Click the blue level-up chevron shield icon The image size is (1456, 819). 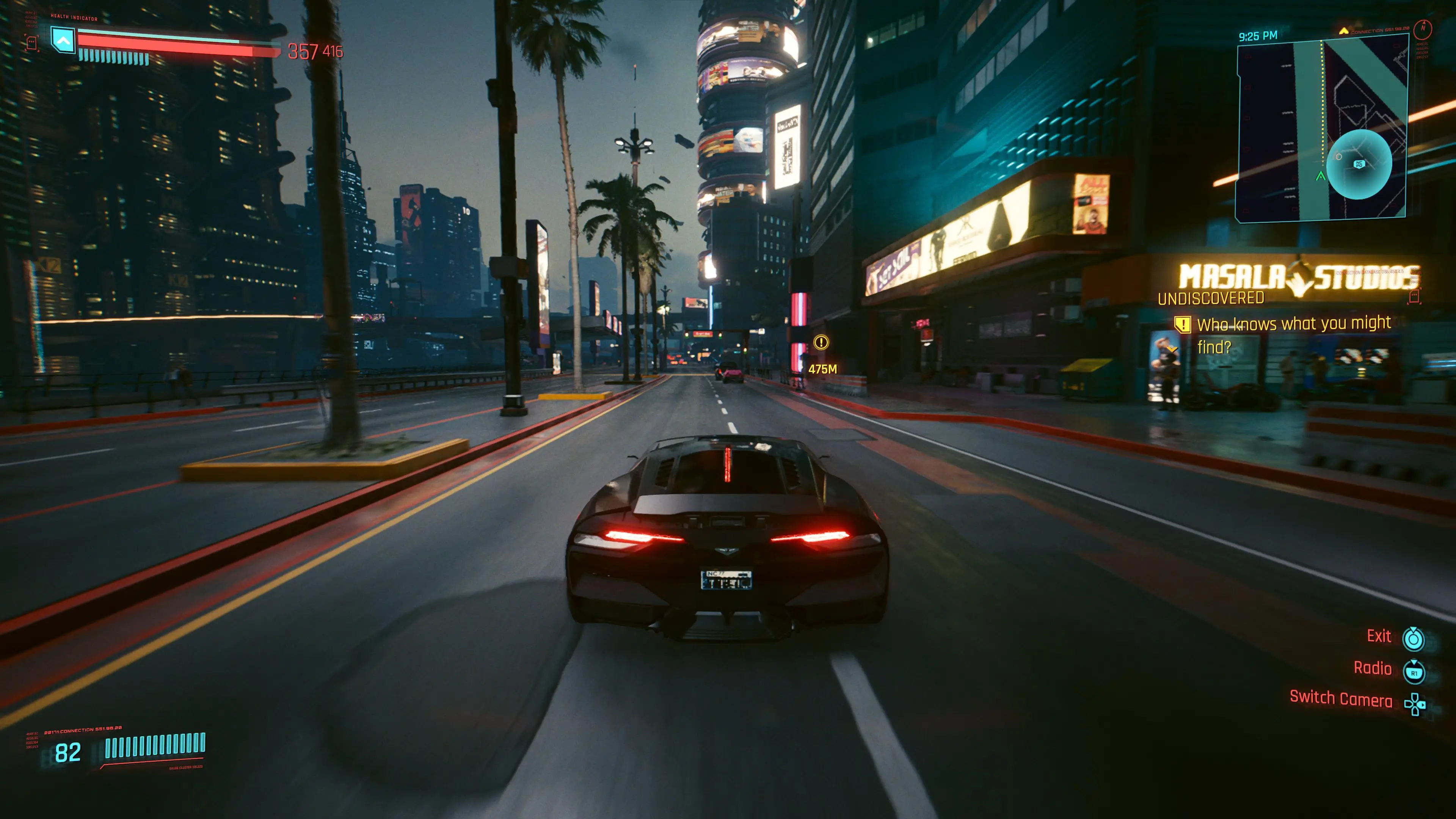pyautogui.click(x=63, y=41)
